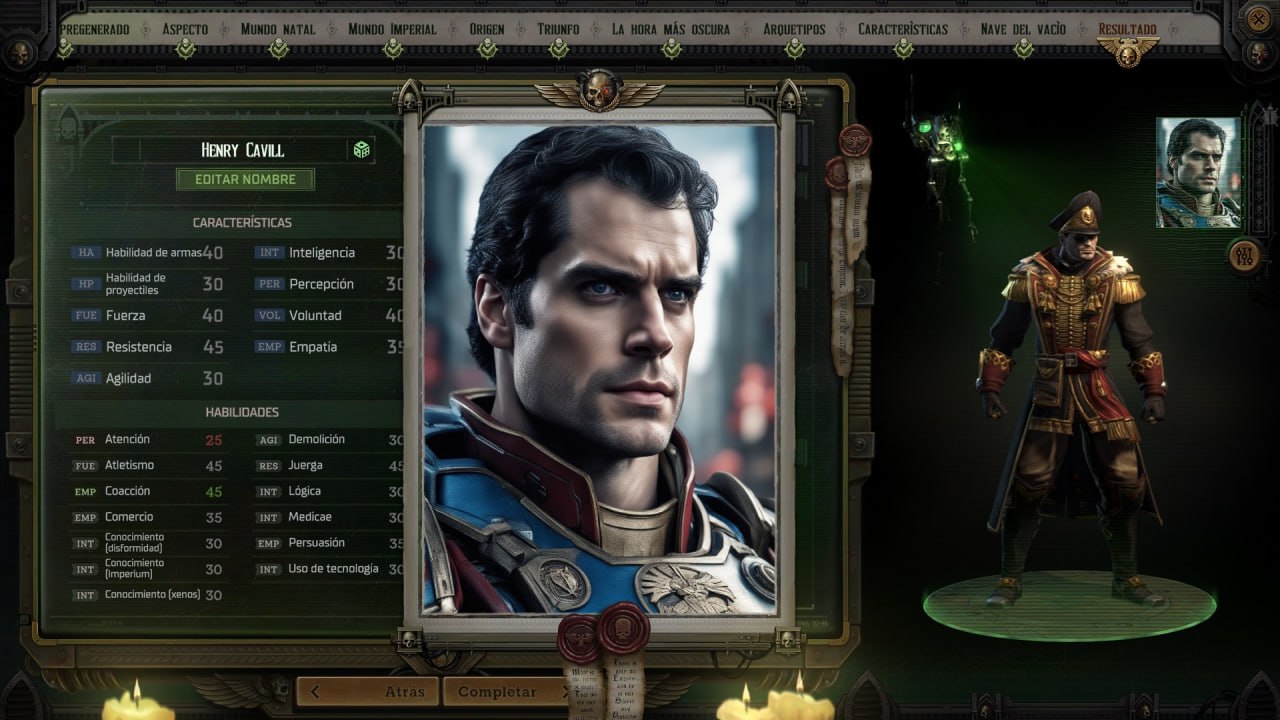The width and height of the screenshot is (1280, 720).
Task: Select the Mundo natal tab
Action: tap(277, 29)
